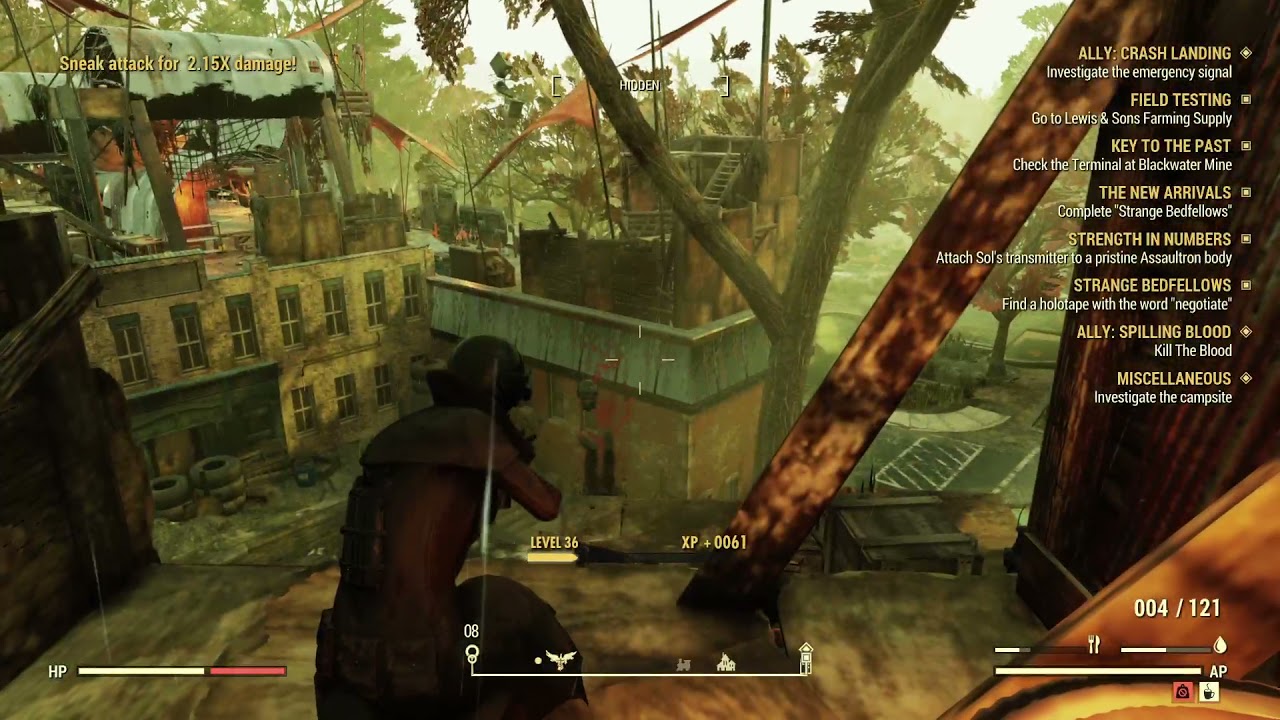Screen dimensions: 1280x720
Task: Select the Strange Bedfellows quest entry
Action: [1151, 286]
